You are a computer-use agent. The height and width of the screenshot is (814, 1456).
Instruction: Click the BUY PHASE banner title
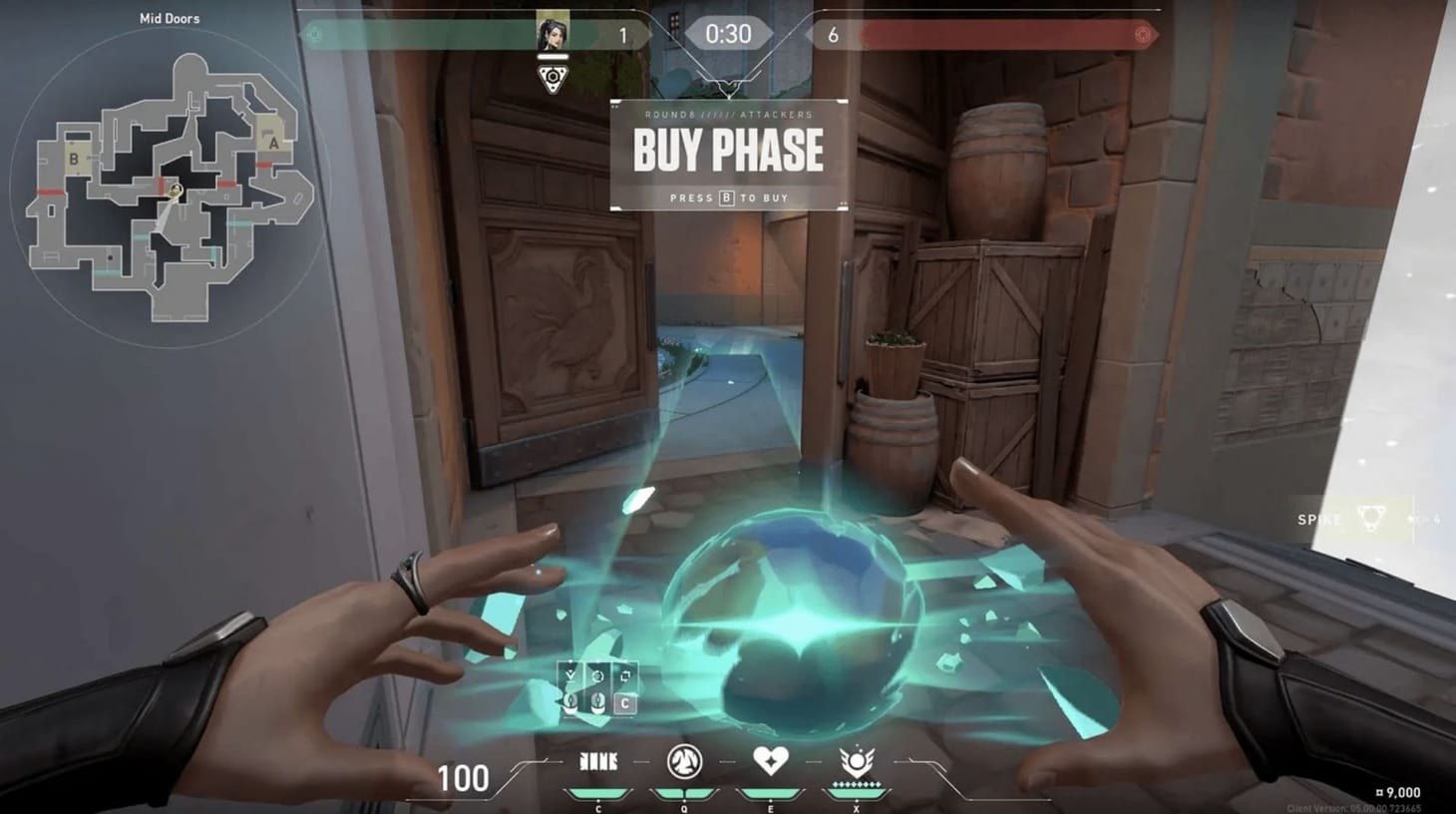pos(727,151)
